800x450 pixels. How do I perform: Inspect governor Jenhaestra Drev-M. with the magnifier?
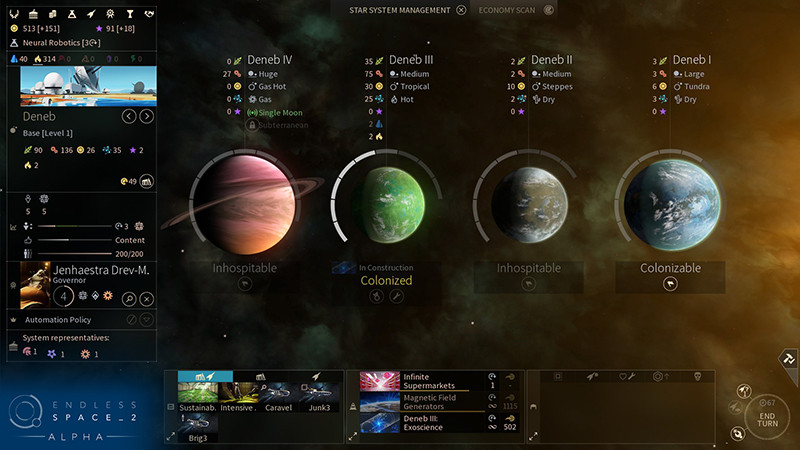(129, 299)
